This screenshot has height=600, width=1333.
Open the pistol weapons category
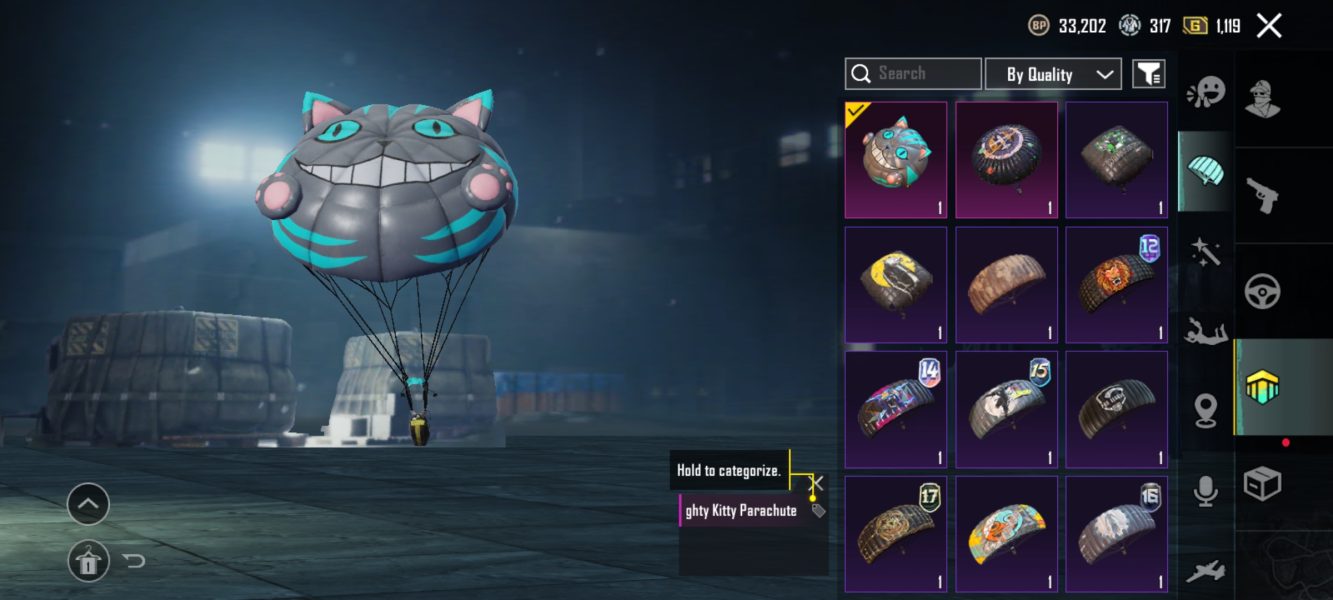[x=1263, y=194]
